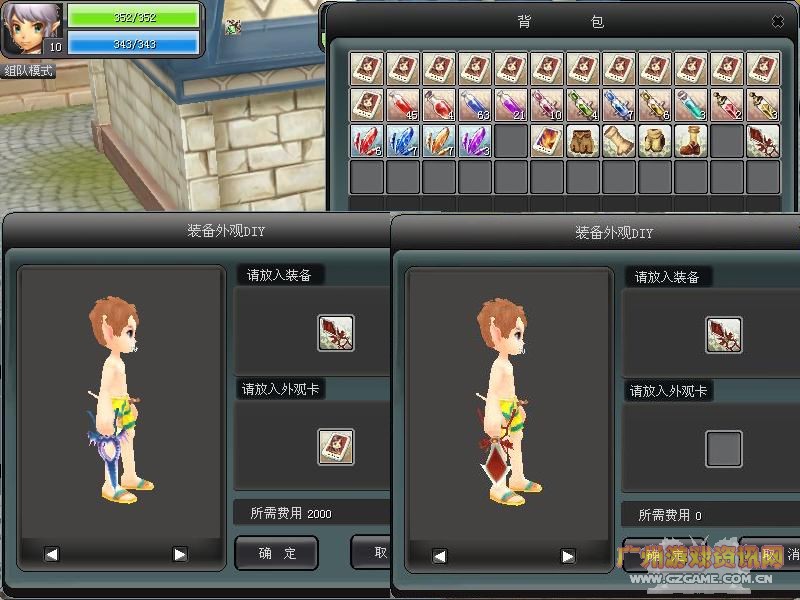Confirm the DIY costing 2000 with 确定
Viewport: 800px width, 600px height.
click(x=276, y=553)
